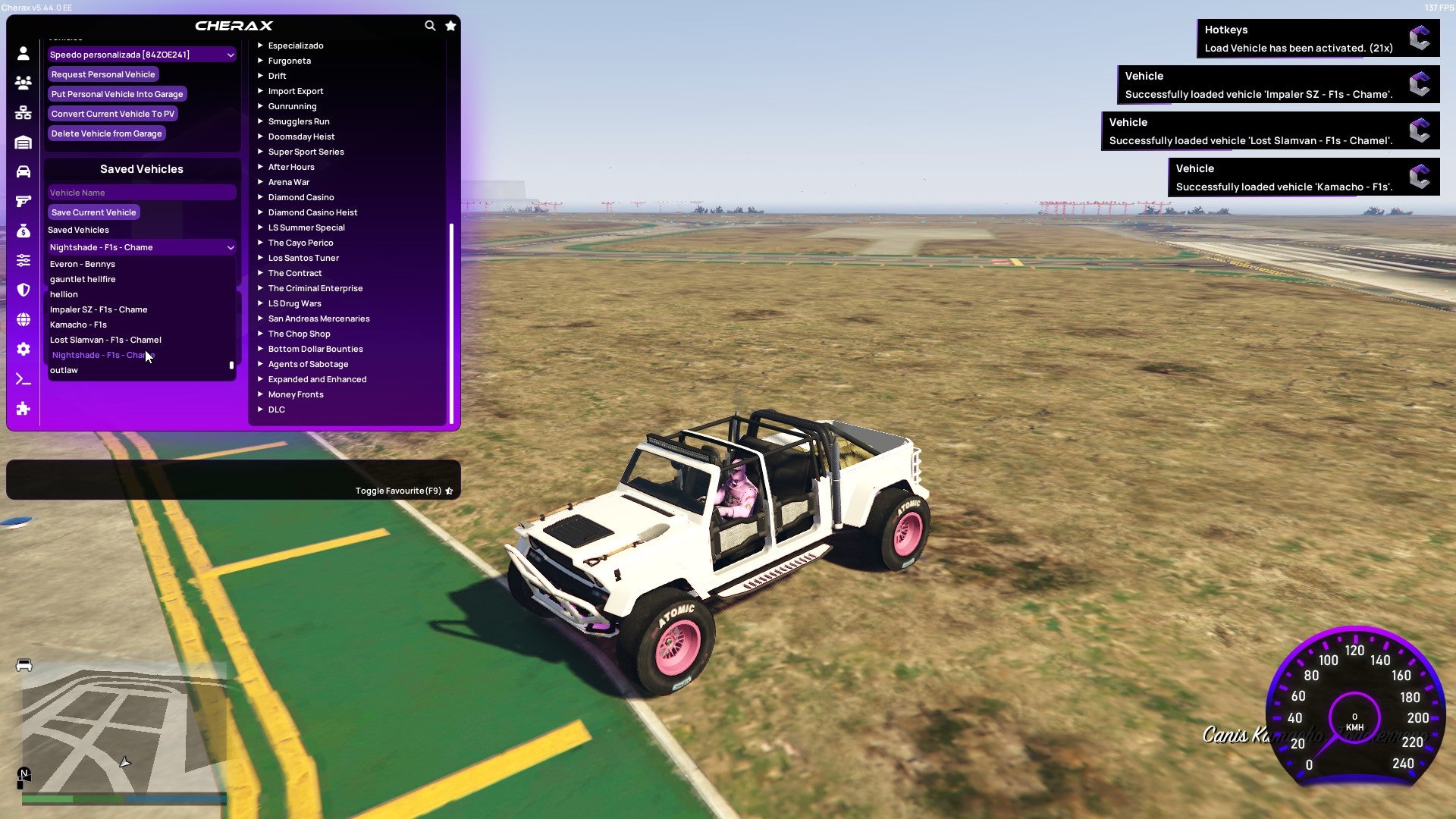This screenshot has height=819, width=1456.
Task: Expand the Gunrunning category
Action: tap(293, 106)
